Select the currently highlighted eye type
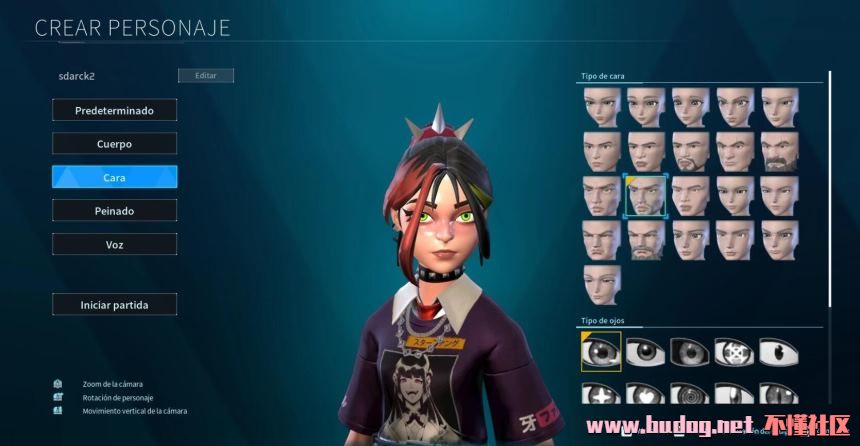Screen dimensions: 860x446 602,351
